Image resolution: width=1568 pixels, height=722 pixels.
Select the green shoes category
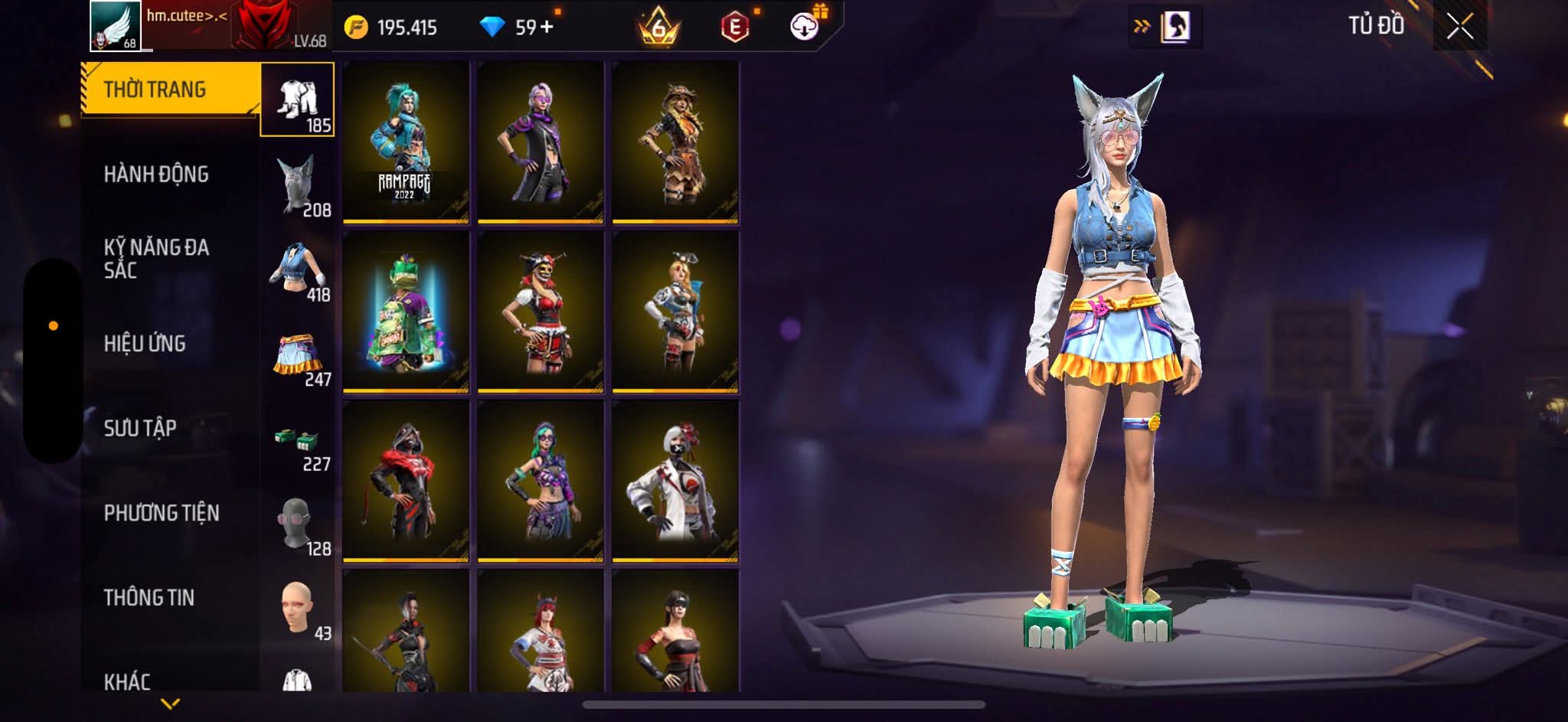[x=297, y=439]
